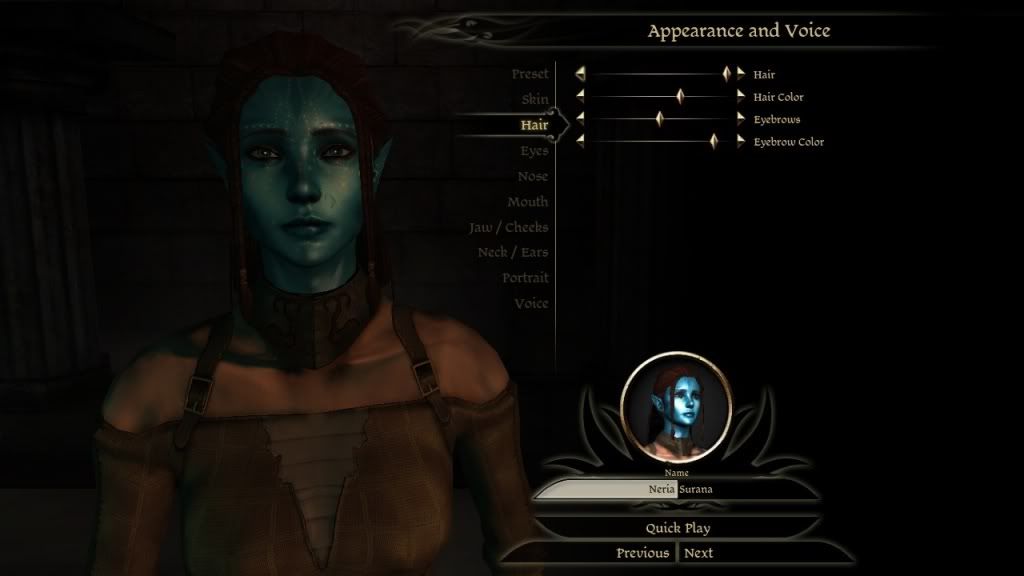Start Quick Play
Screen dimensions: 1024x576
pyautogui.click(x=677, y=527)
